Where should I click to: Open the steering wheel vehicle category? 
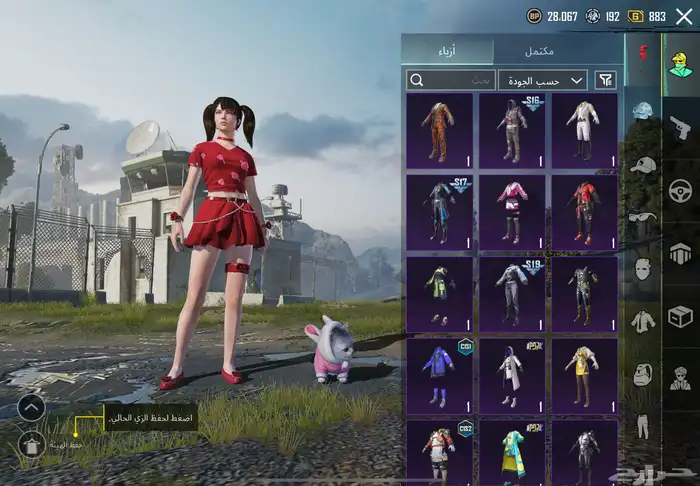(680, 190)
